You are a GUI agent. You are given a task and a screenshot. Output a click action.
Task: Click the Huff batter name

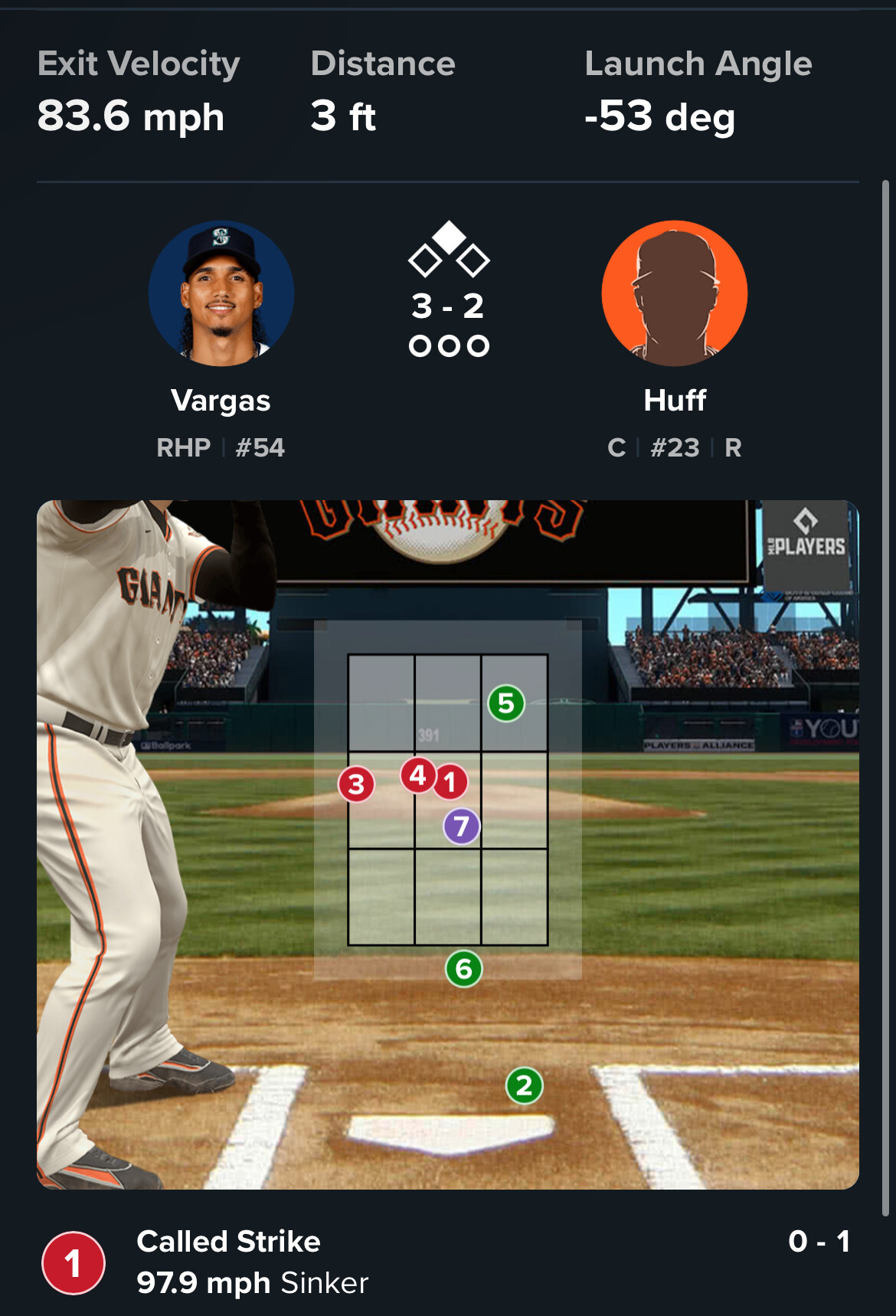tap(675, 401)
